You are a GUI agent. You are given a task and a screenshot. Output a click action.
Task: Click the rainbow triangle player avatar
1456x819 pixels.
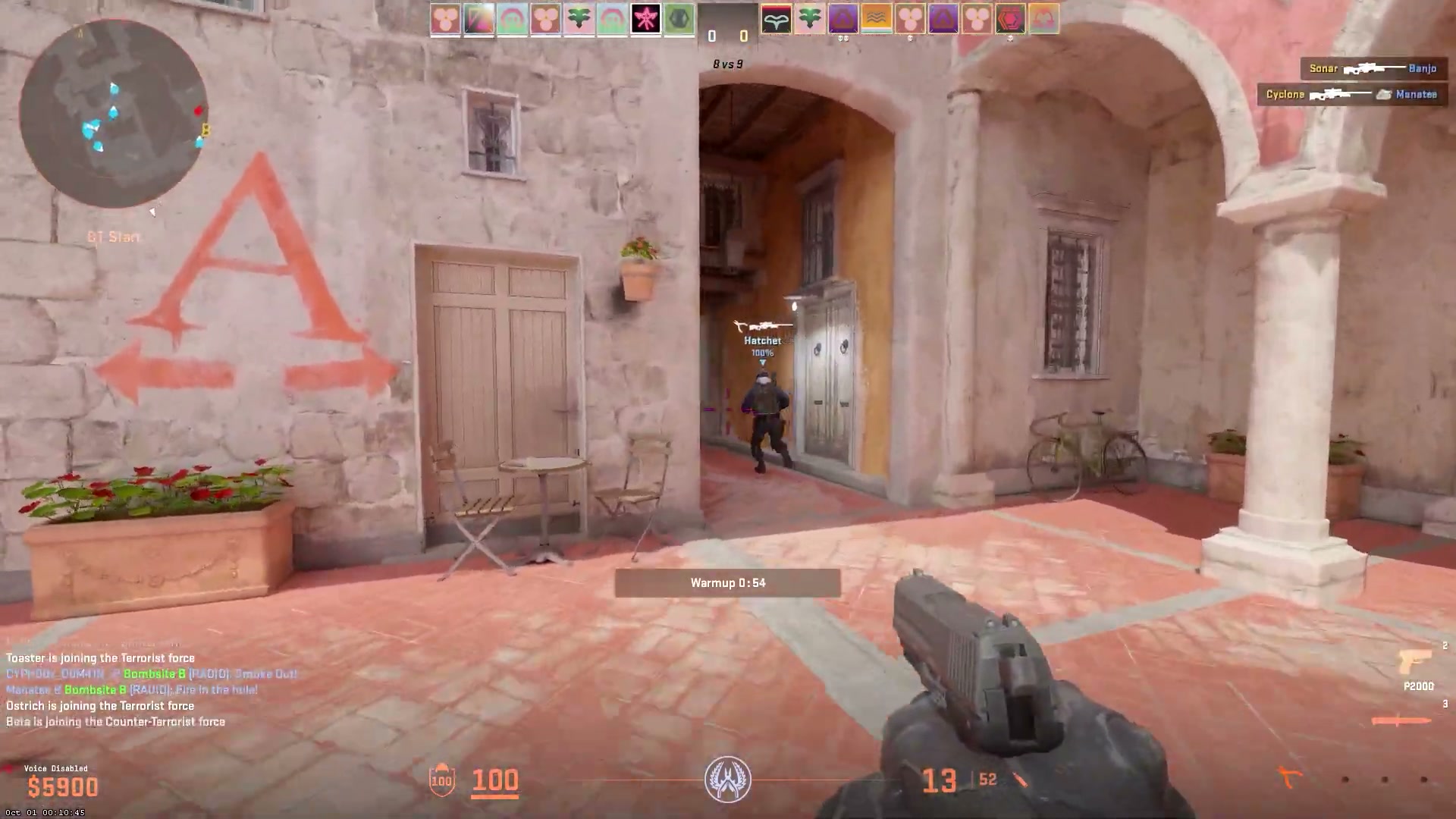click(479, 19)
